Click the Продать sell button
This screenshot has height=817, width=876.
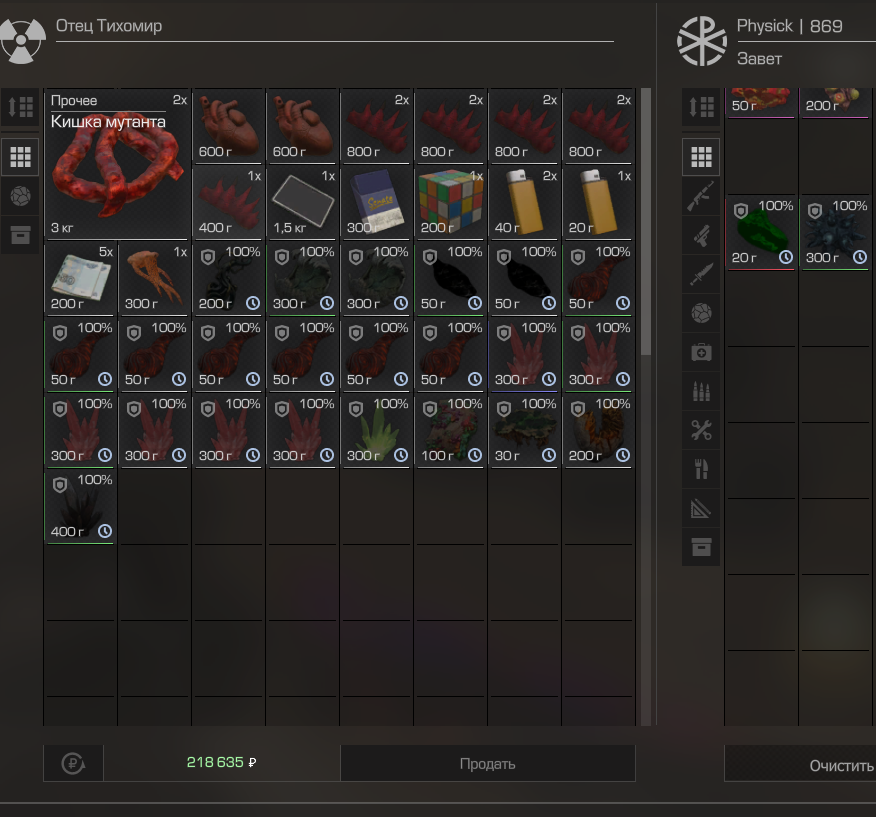click(487, 764)
